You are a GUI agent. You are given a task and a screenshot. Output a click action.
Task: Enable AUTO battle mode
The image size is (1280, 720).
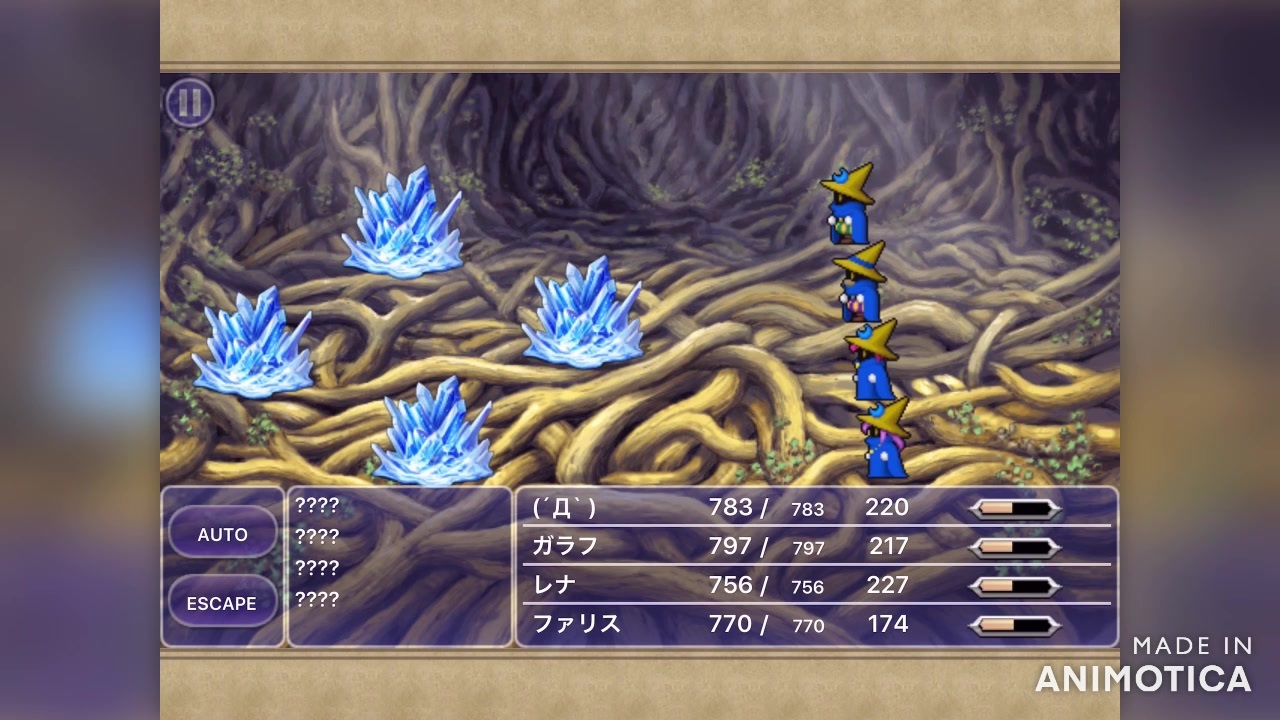pos(222,534)
